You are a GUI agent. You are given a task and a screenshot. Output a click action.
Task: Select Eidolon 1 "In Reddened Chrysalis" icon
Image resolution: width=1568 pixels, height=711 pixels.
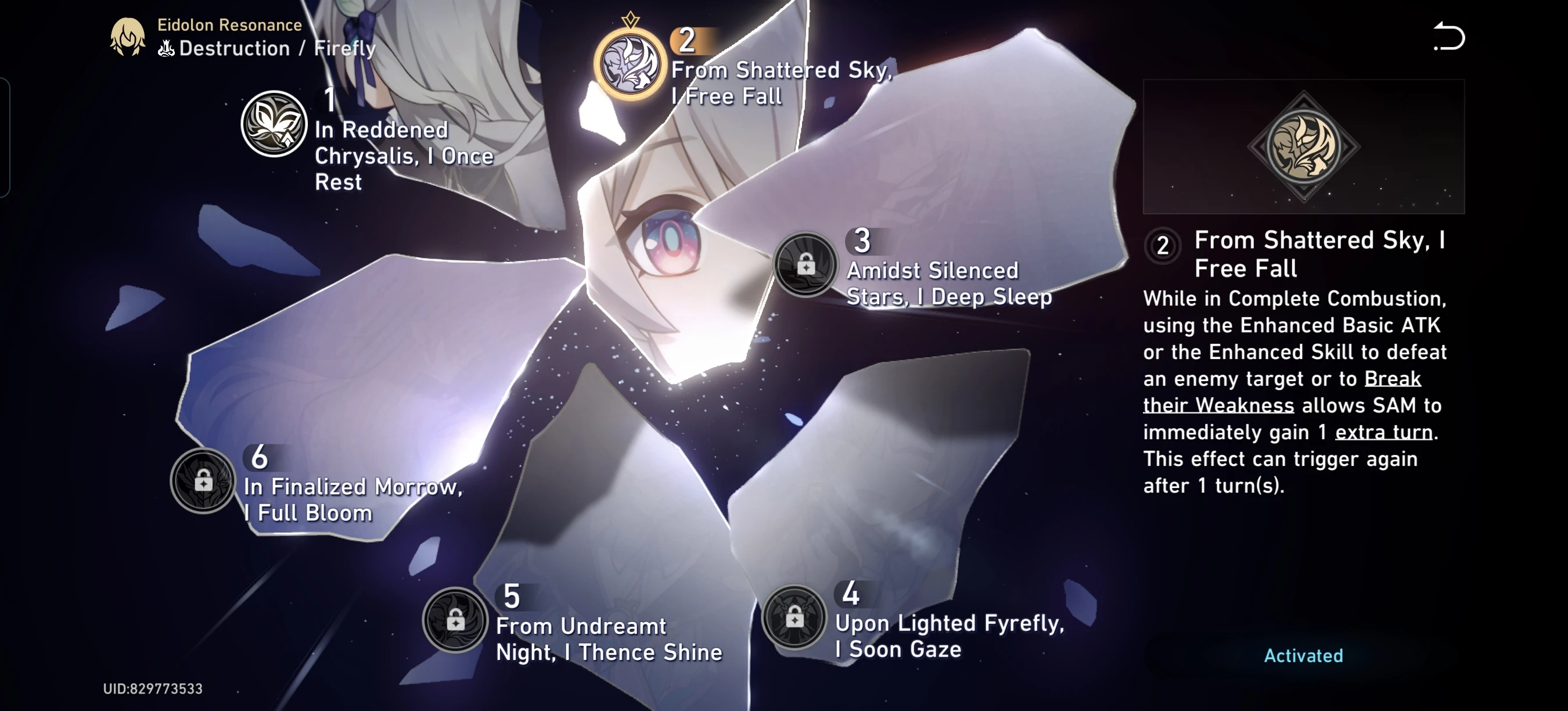click(x=274, y=124)
